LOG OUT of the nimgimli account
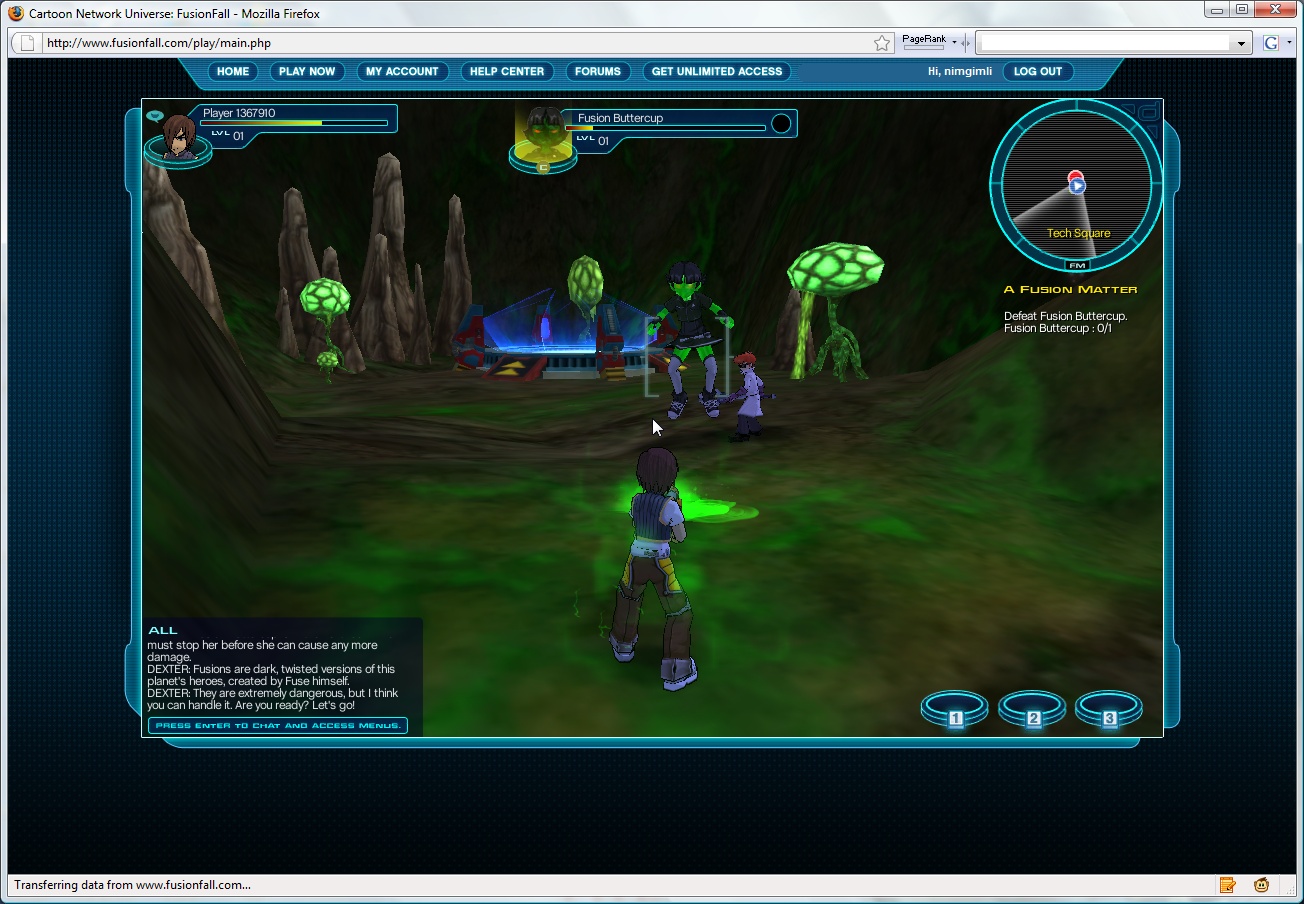The width and height of the screenshot is (1304, 904). click(x=1038, y=71)
